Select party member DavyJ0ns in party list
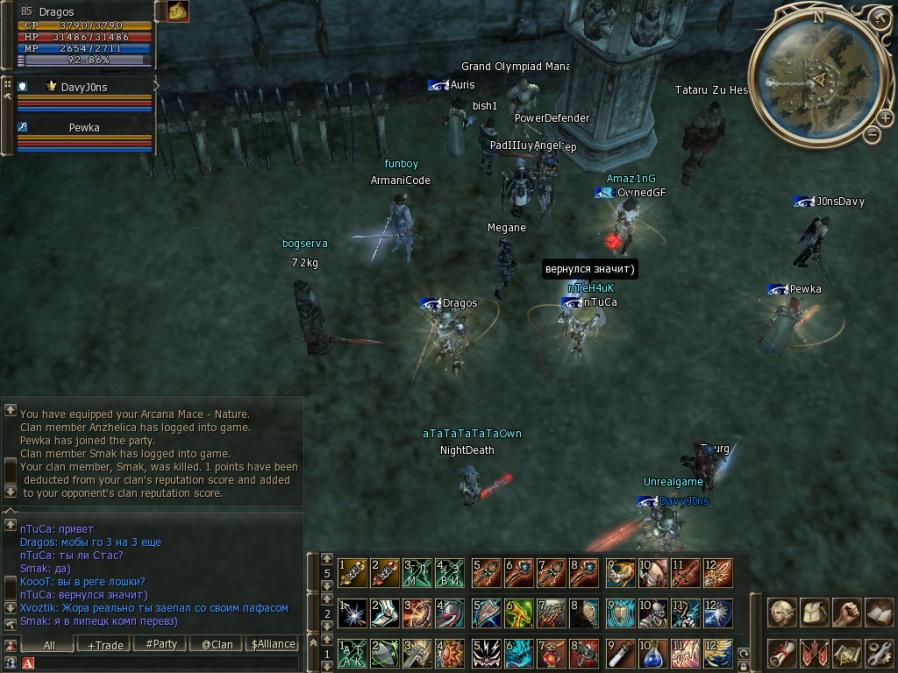Image resolution: width=898 pixels, height=673 pixels. (x=84, y=87)
